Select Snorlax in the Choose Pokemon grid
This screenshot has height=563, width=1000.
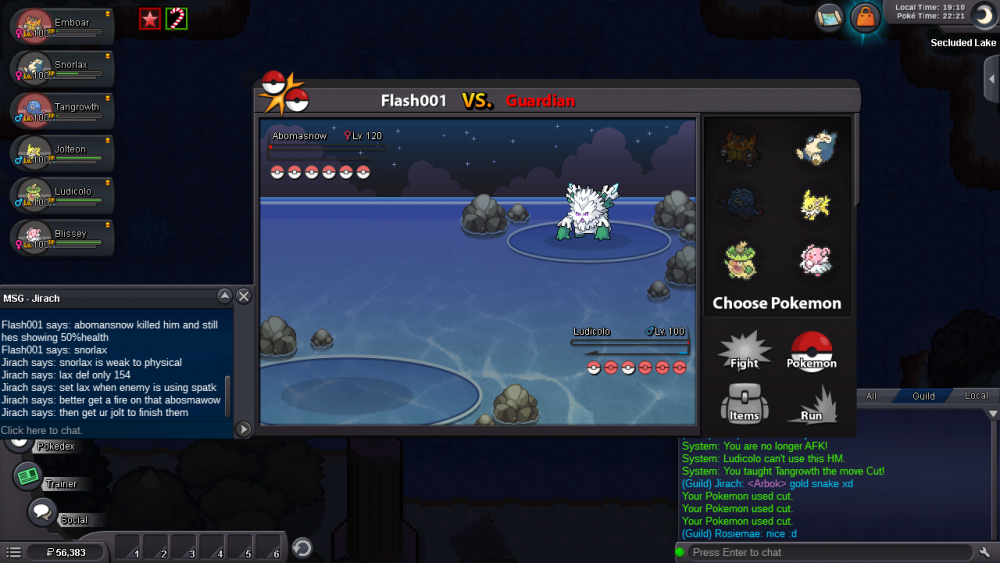pos(815,149)
